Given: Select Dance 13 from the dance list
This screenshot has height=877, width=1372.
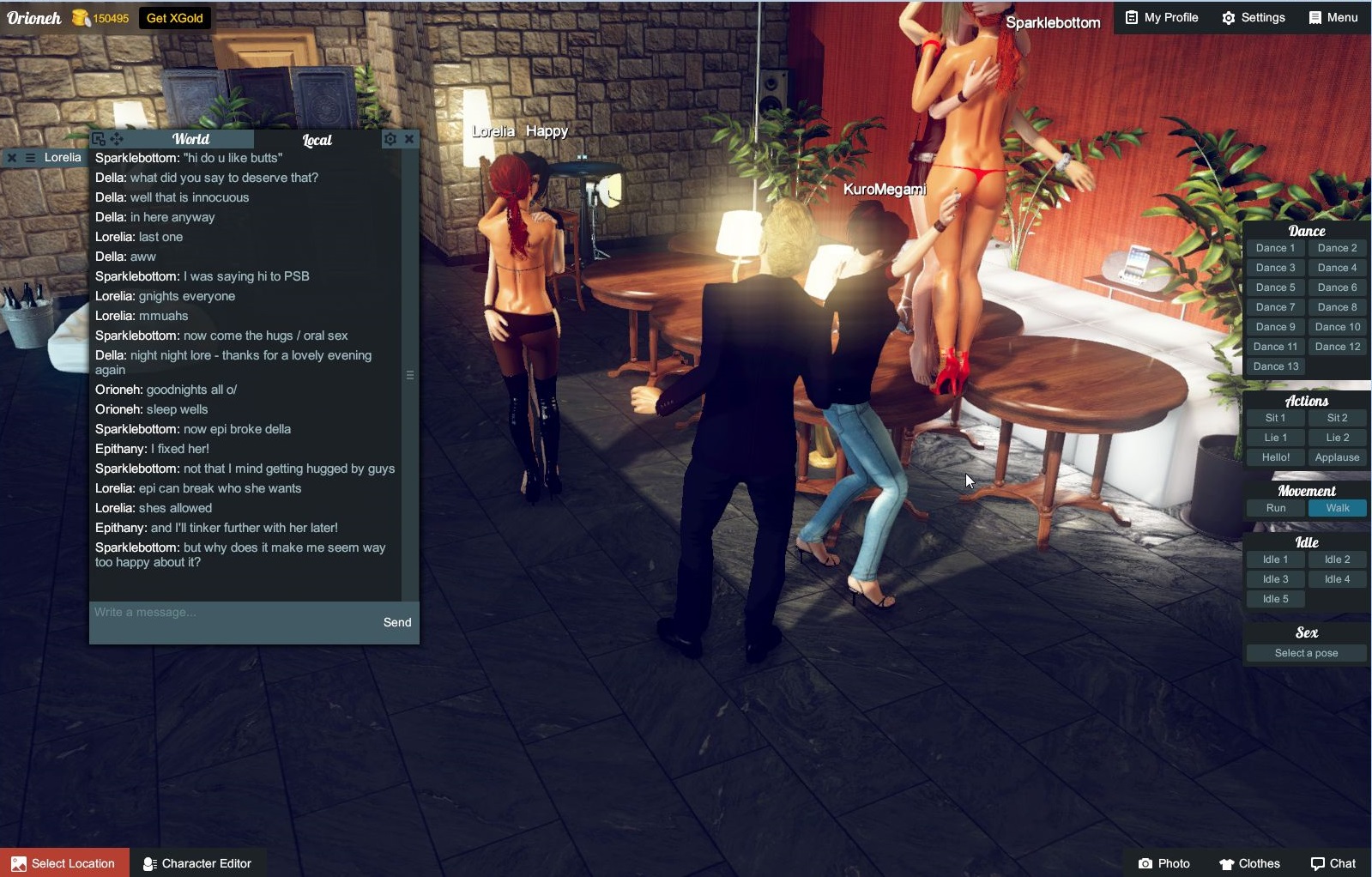Looking at the screenshot, I should pos(1275,366).
